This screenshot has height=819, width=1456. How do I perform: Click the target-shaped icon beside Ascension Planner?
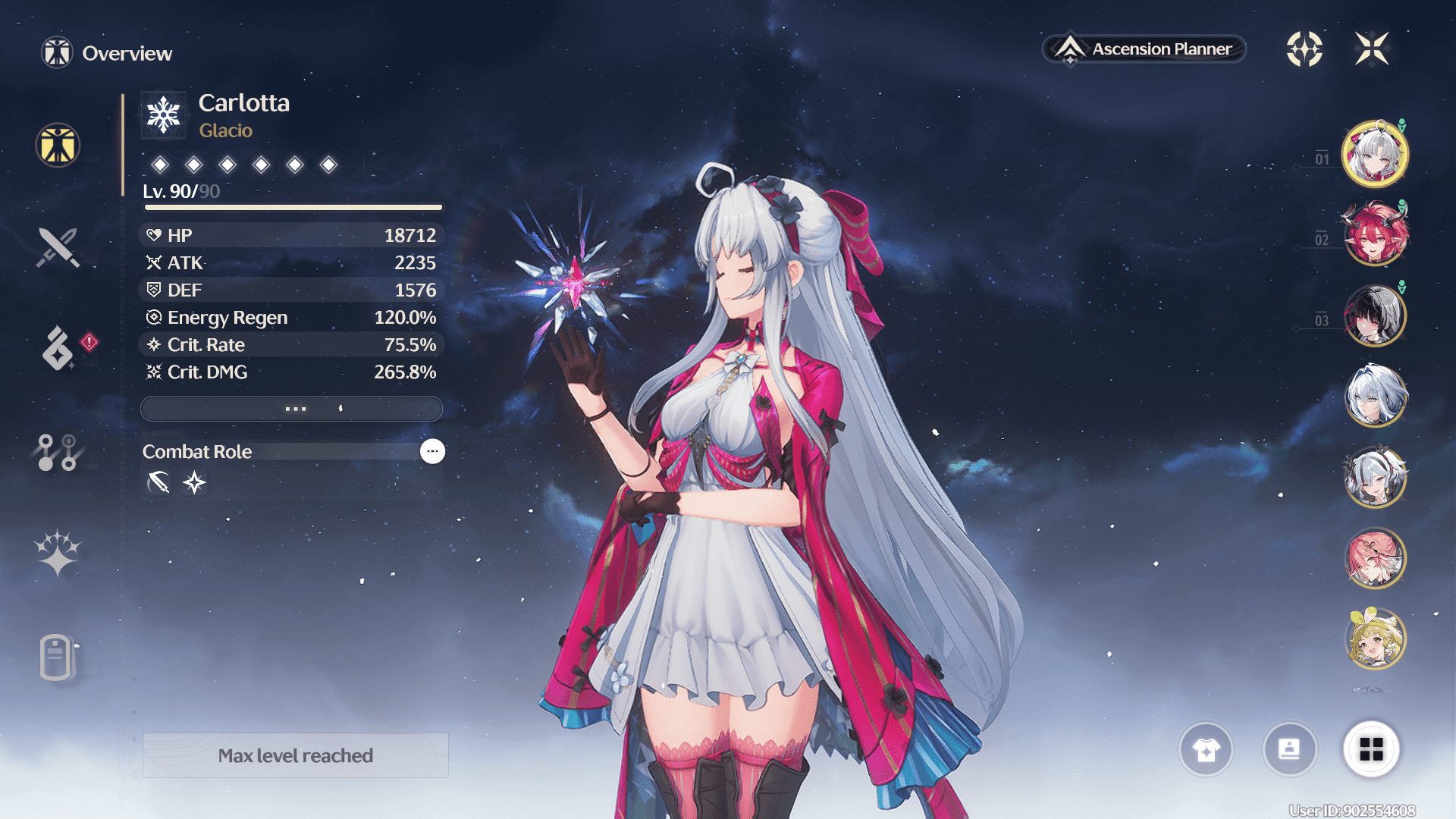coord(1304,49)
